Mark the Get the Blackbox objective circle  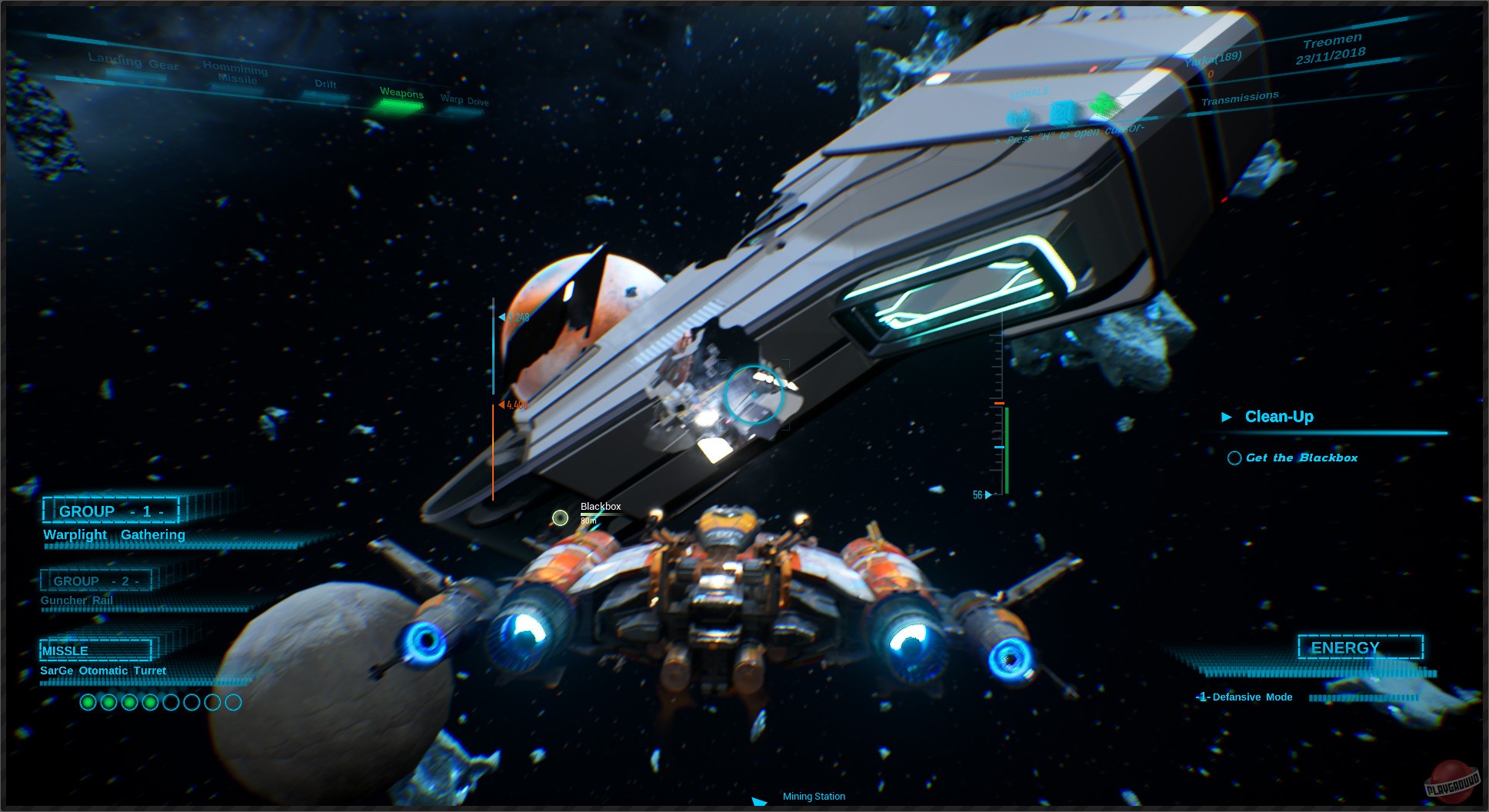click(x=1234, y=458)
